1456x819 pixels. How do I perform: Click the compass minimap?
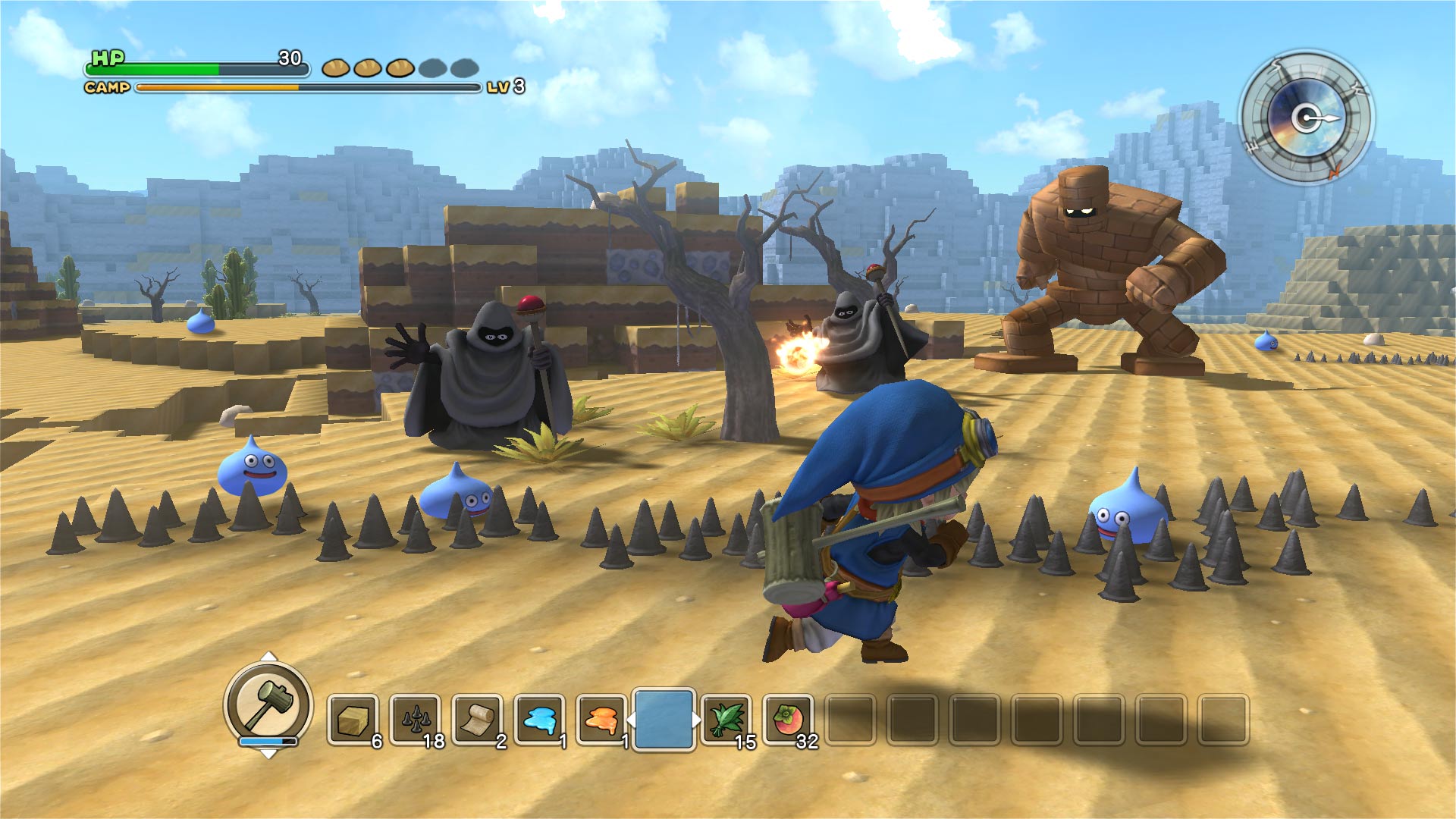pos(1307,118)
